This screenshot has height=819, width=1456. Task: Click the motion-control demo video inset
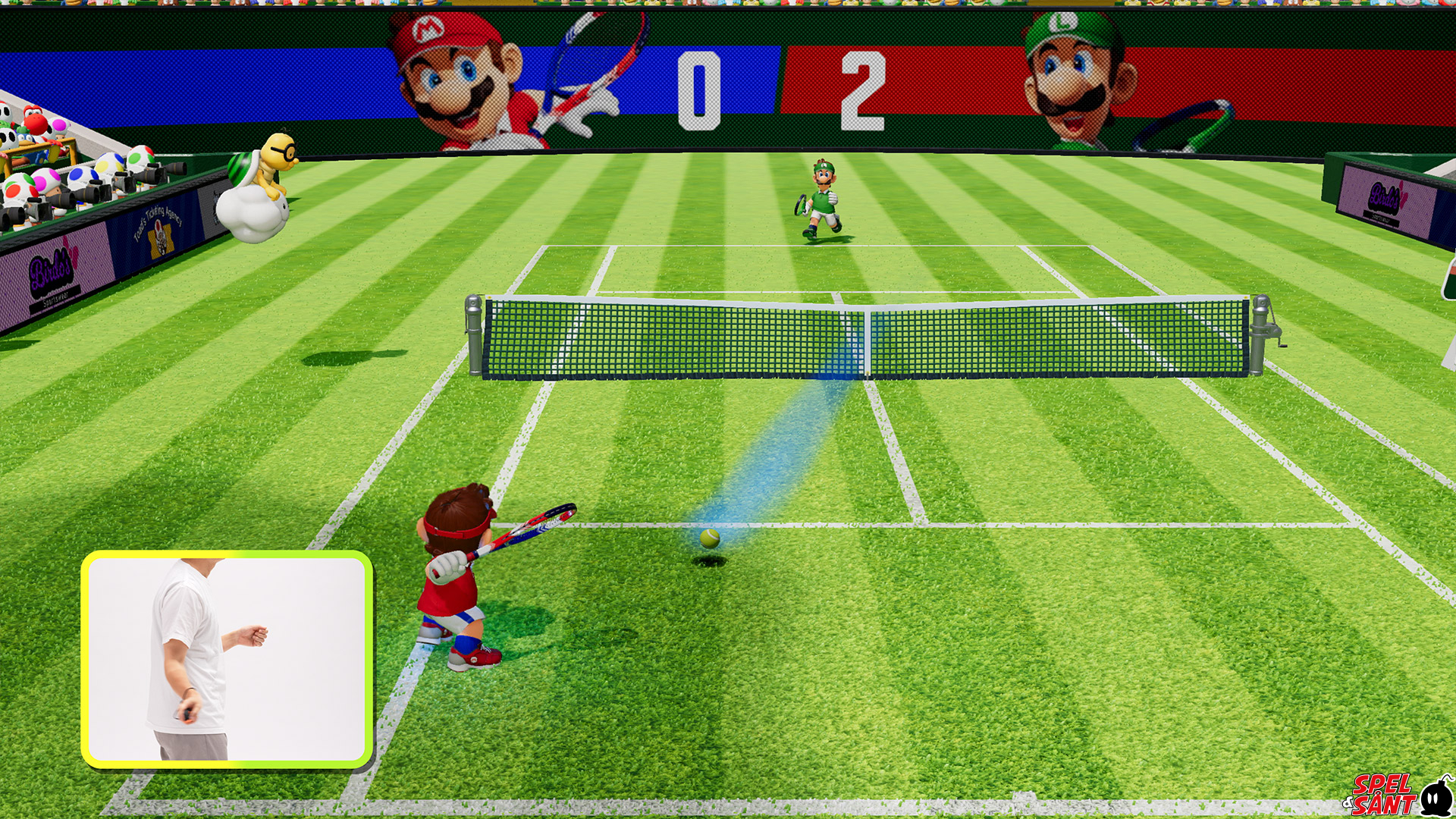227,659
